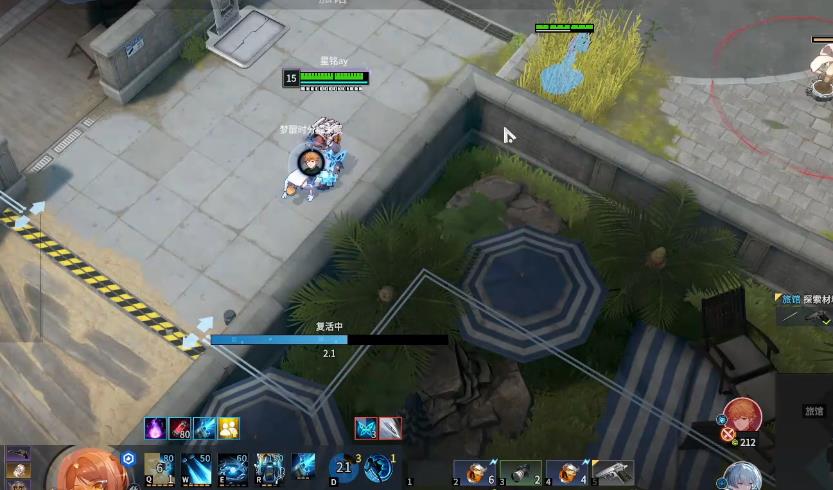The height and width of the screenshot is (490, 833).
Task: Click the yellow teammates buff icon
Action: click(x=229, y=428)
